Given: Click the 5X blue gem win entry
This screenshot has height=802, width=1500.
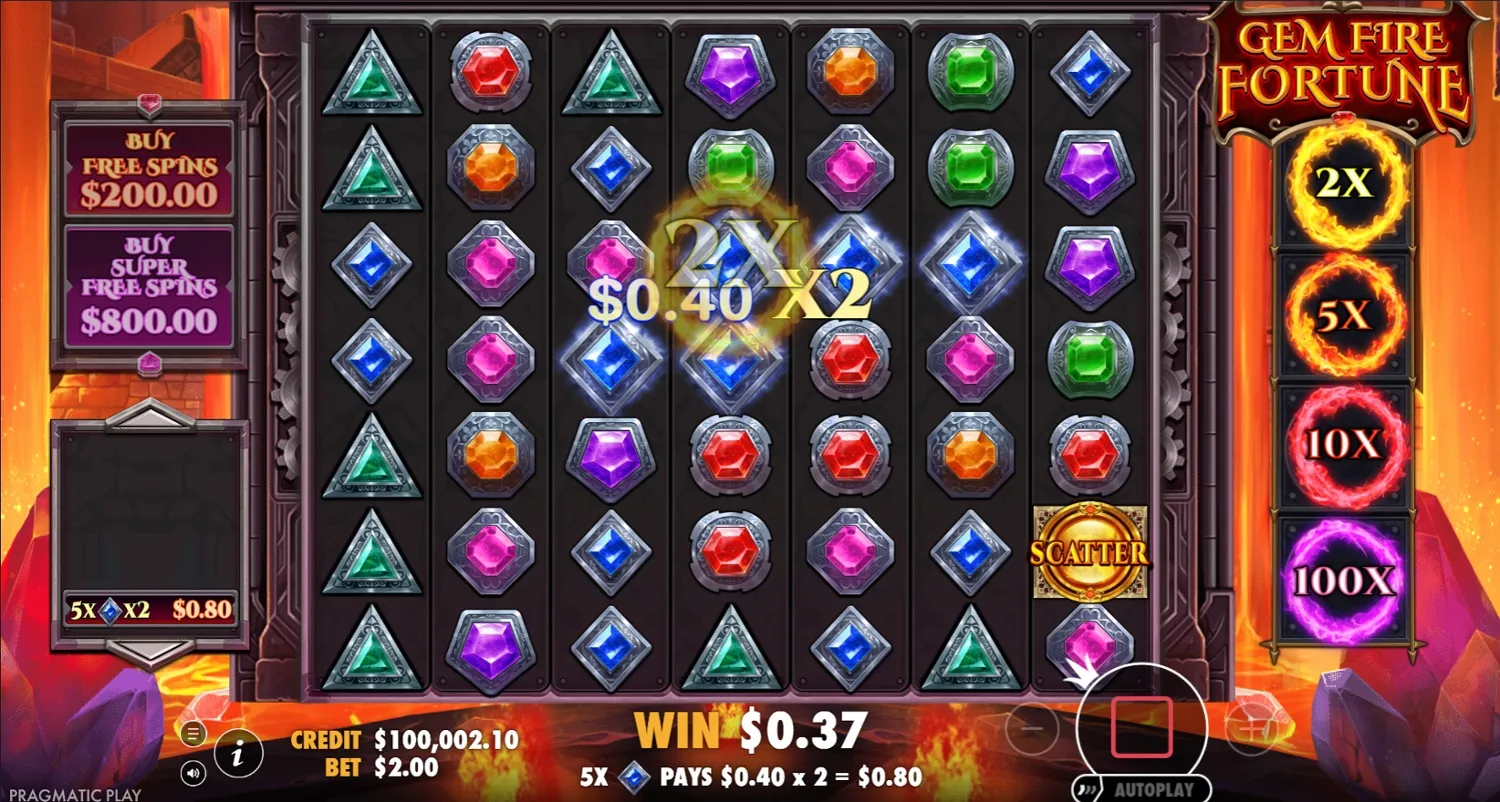Looking at the screenshot, I should click(148, 608).
